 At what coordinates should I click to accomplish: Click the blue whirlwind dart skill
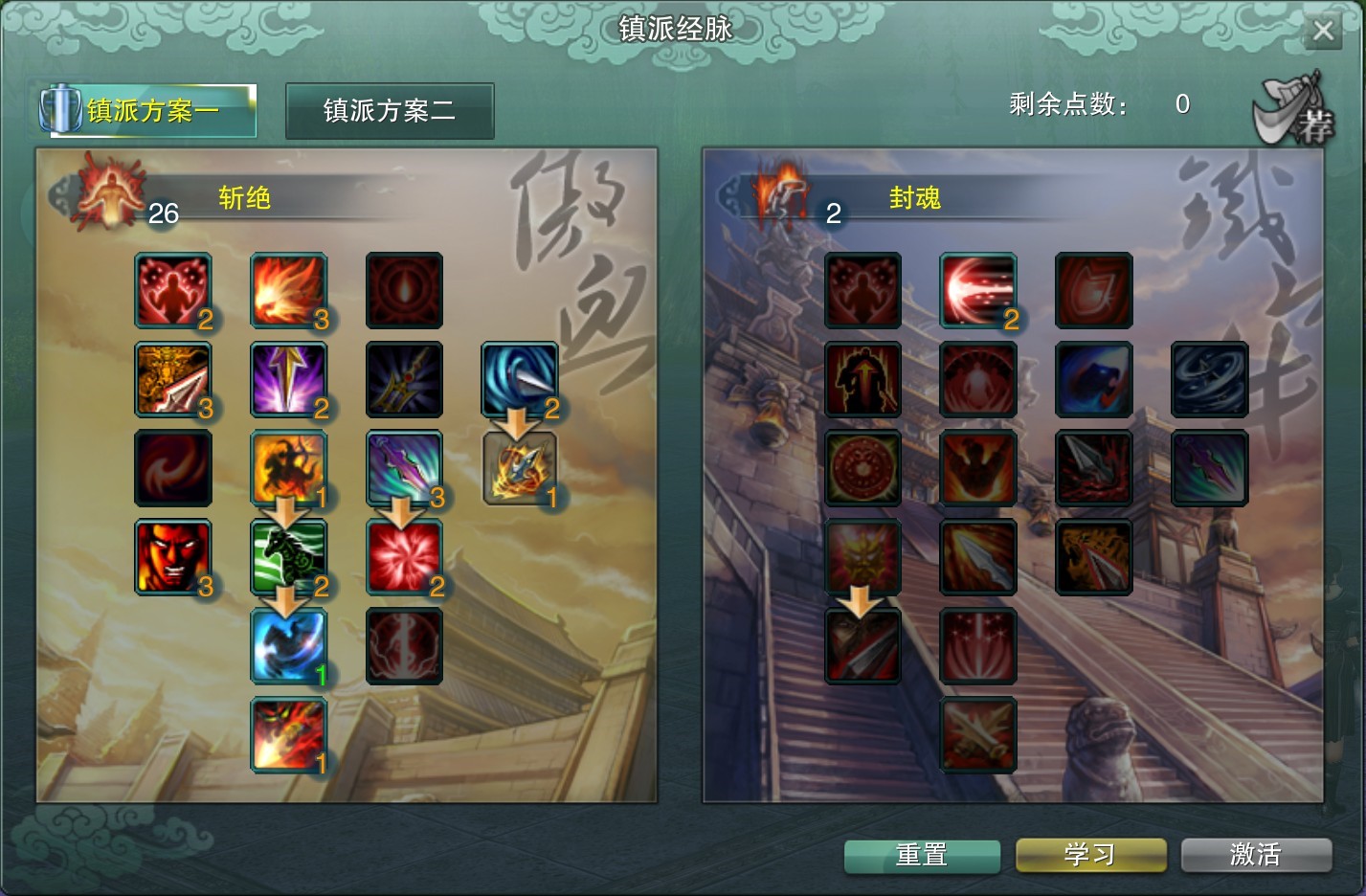[518, 379]
